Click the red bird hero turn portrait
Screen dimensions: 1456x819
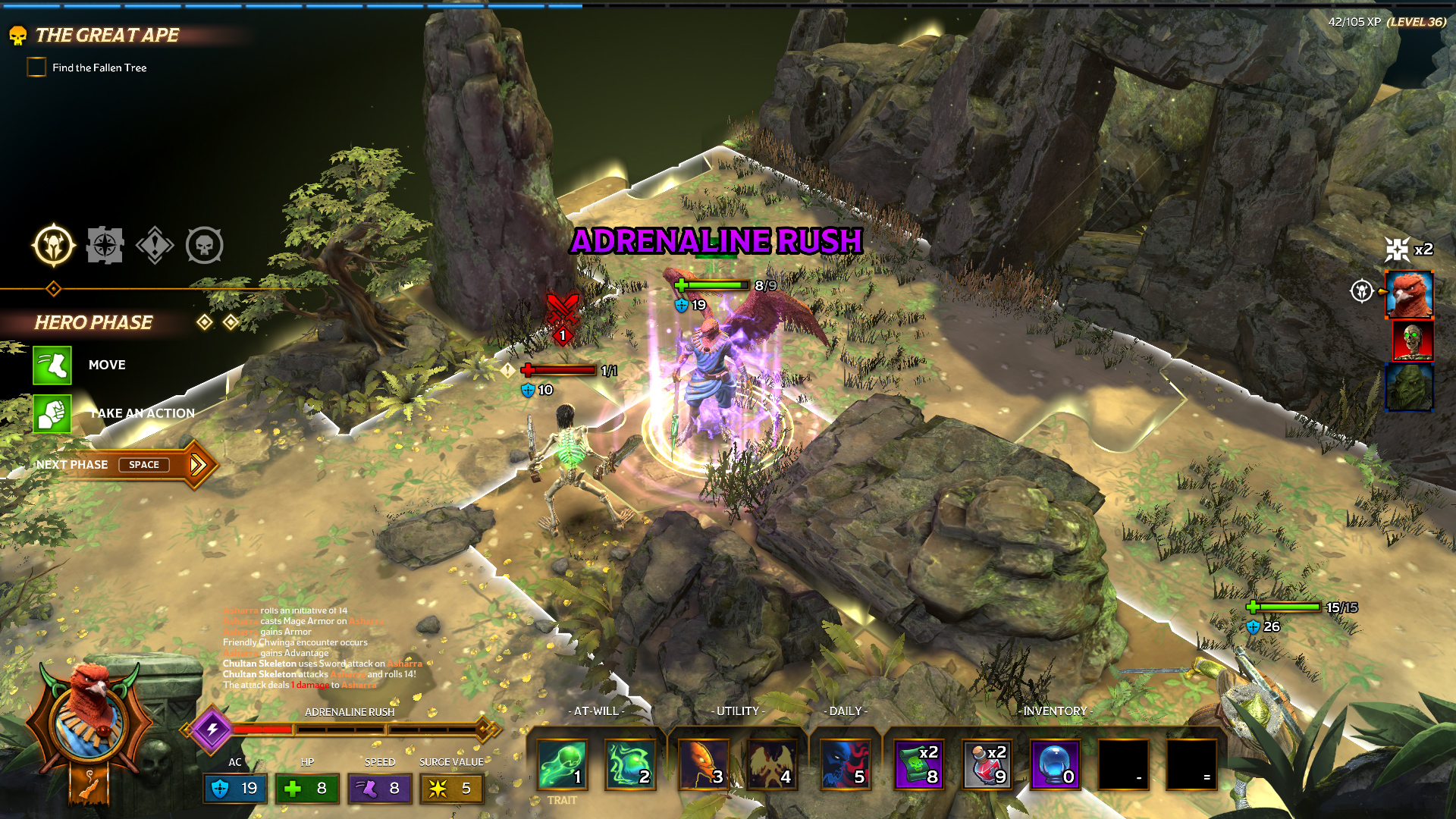tap(1409, 294)
